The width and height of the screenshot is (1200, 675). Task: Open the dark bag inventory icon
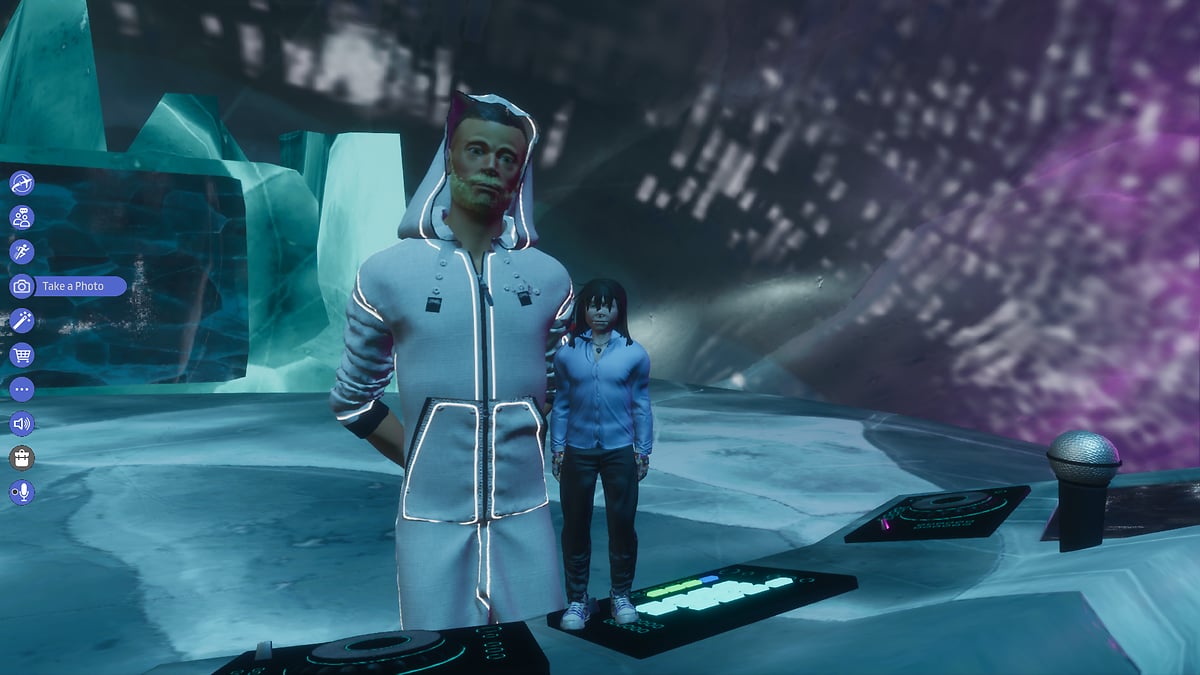point(22,458)
